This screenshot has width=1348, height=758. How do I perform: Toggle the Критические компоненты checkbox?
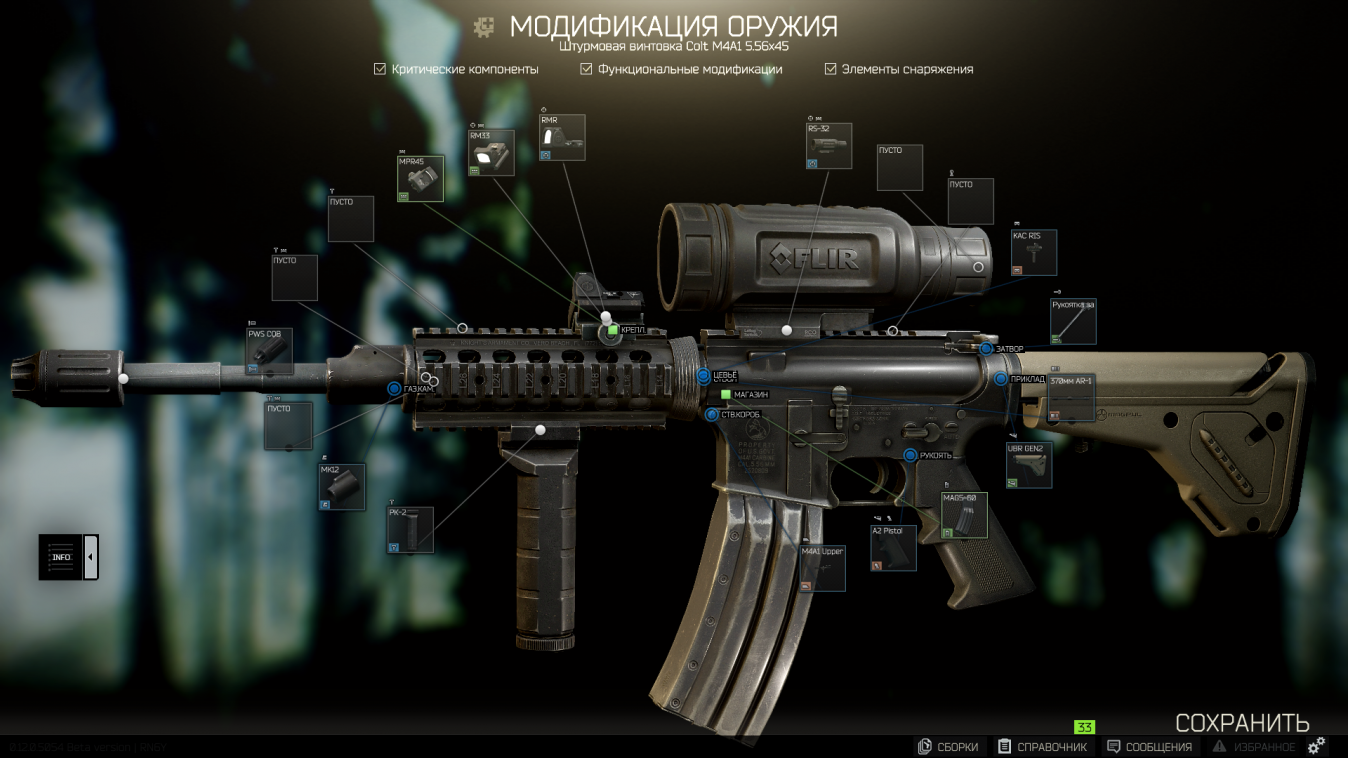pyautogui.click(x=380, y=69)
